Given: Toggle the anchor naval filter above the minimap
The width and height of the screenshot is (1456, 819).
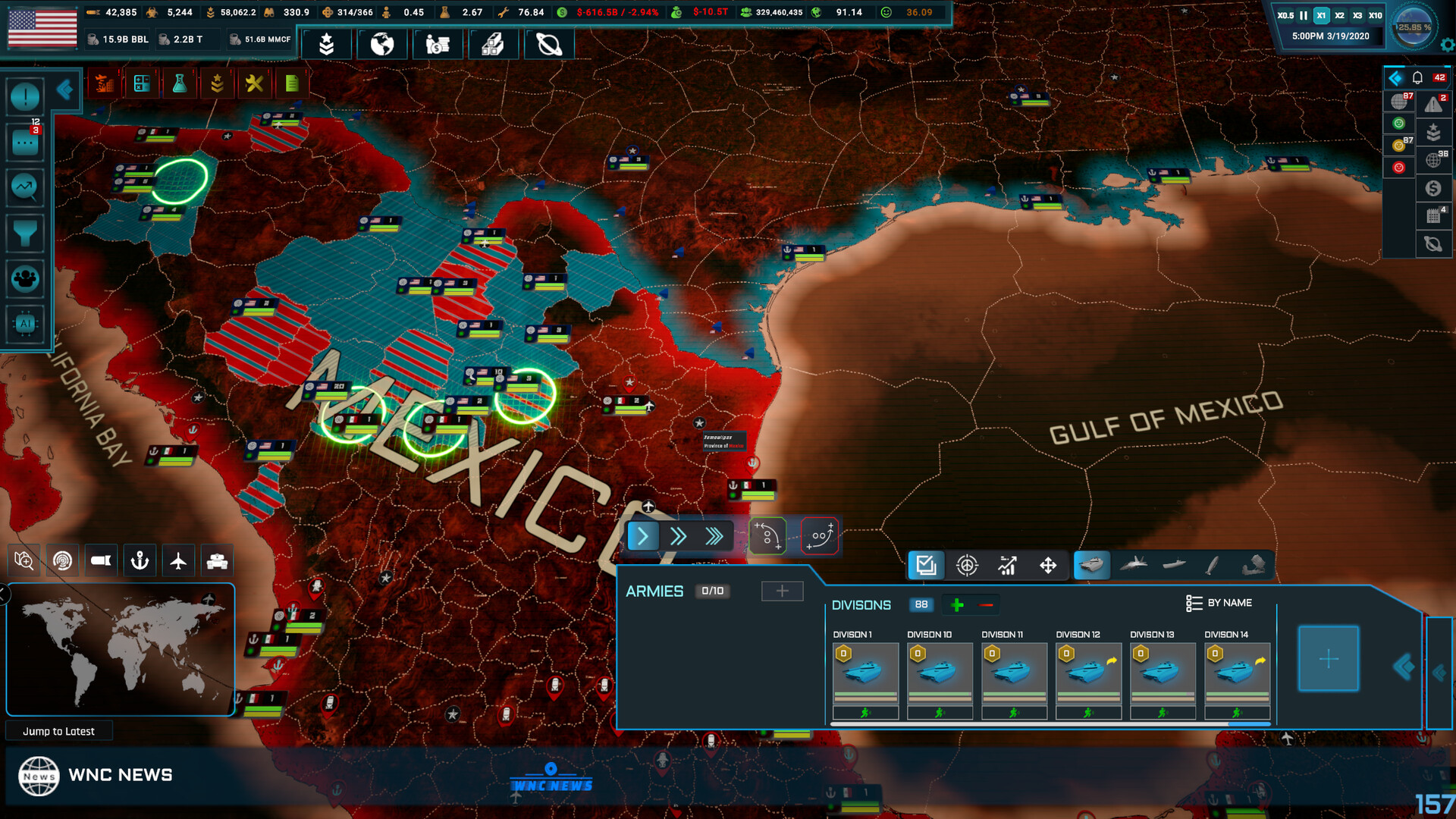Looking at the screenshot, I should pos(140,560).
